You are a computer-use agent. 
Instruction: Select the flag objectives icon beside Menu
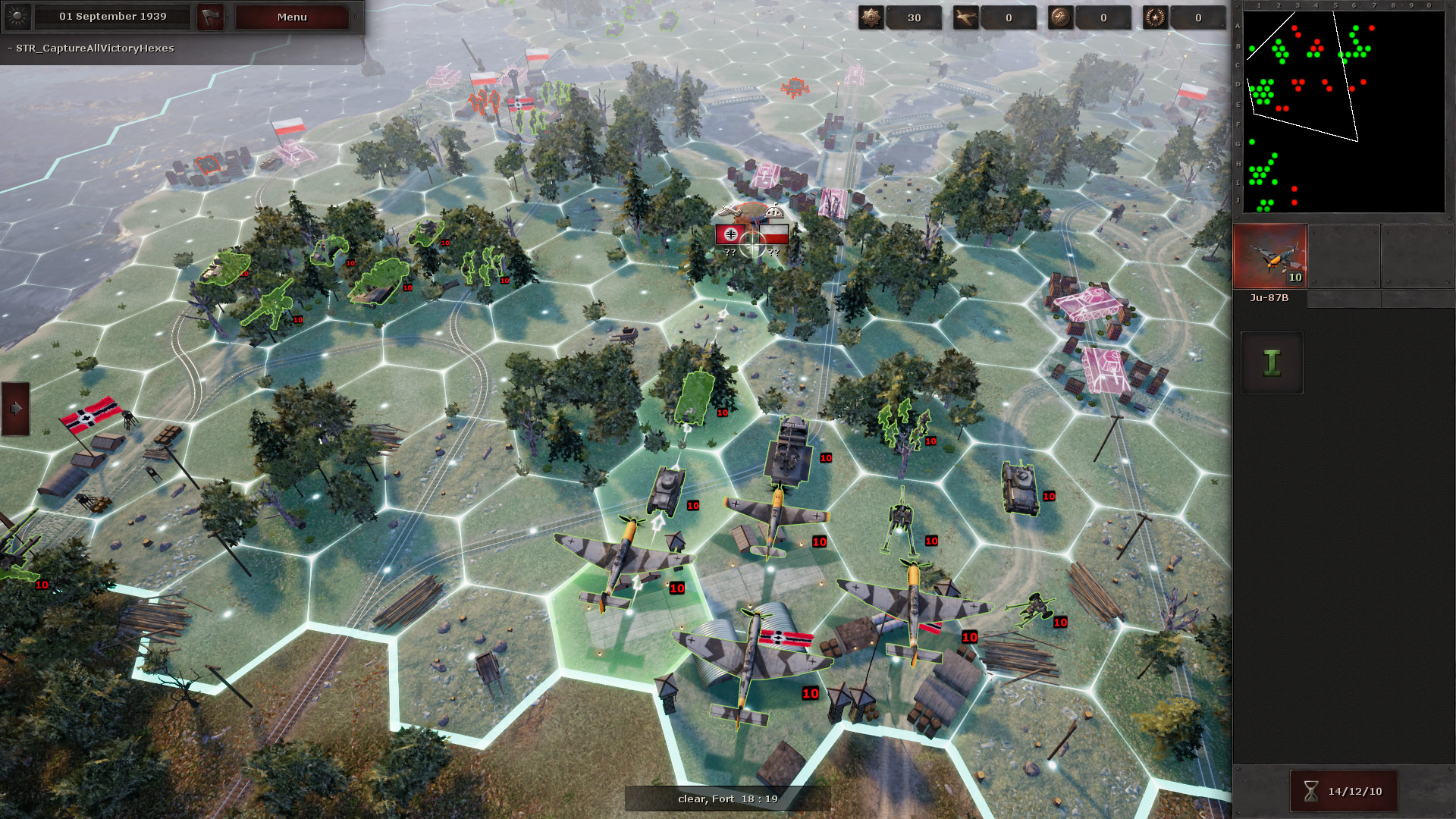tap(210, 17)
